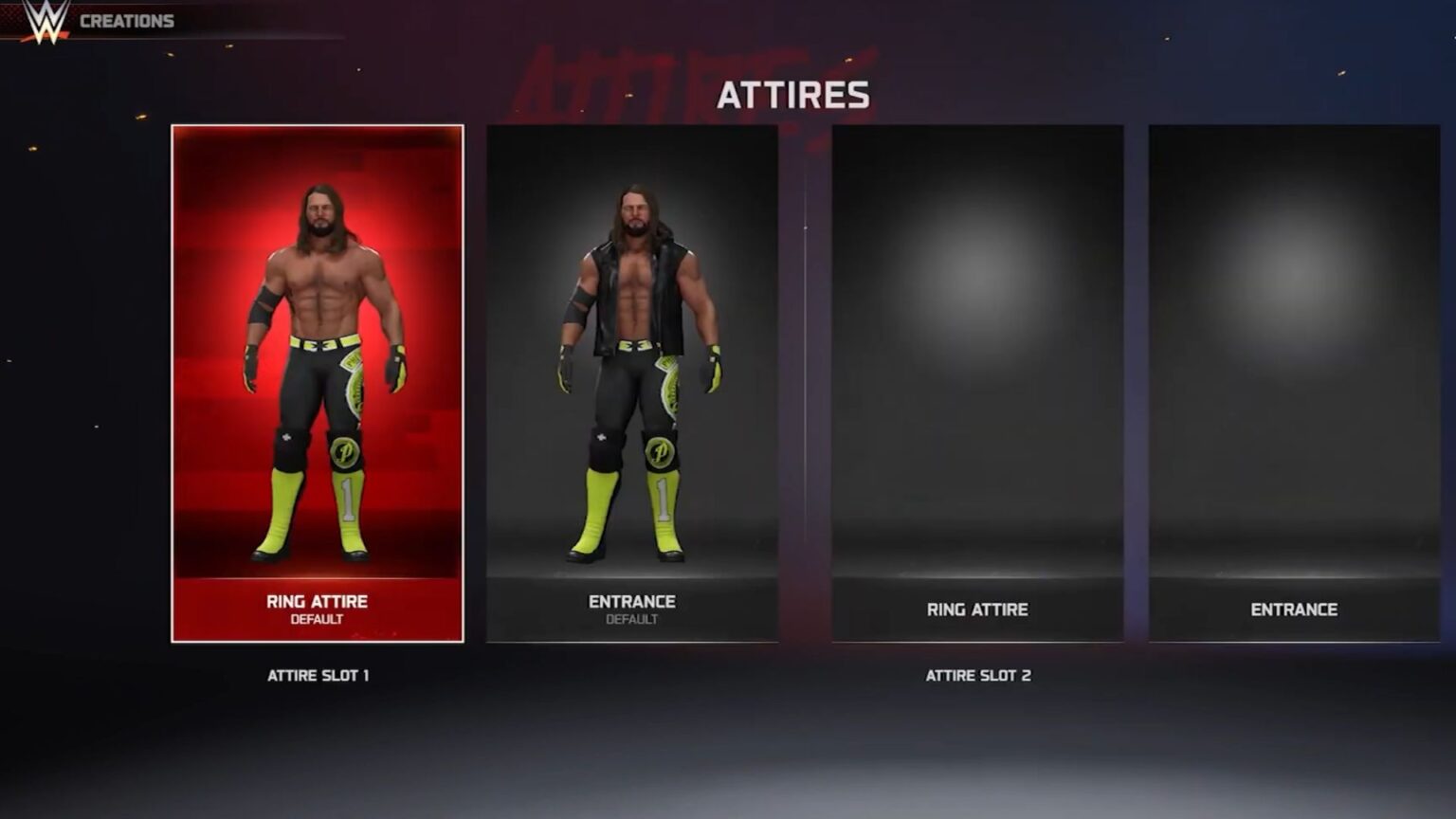Image resolution: width=1456 pixels, height=819 pixels.
Task: Click the RING ATTIRE label in Attire Slot 2
Action: pos(976,610)
